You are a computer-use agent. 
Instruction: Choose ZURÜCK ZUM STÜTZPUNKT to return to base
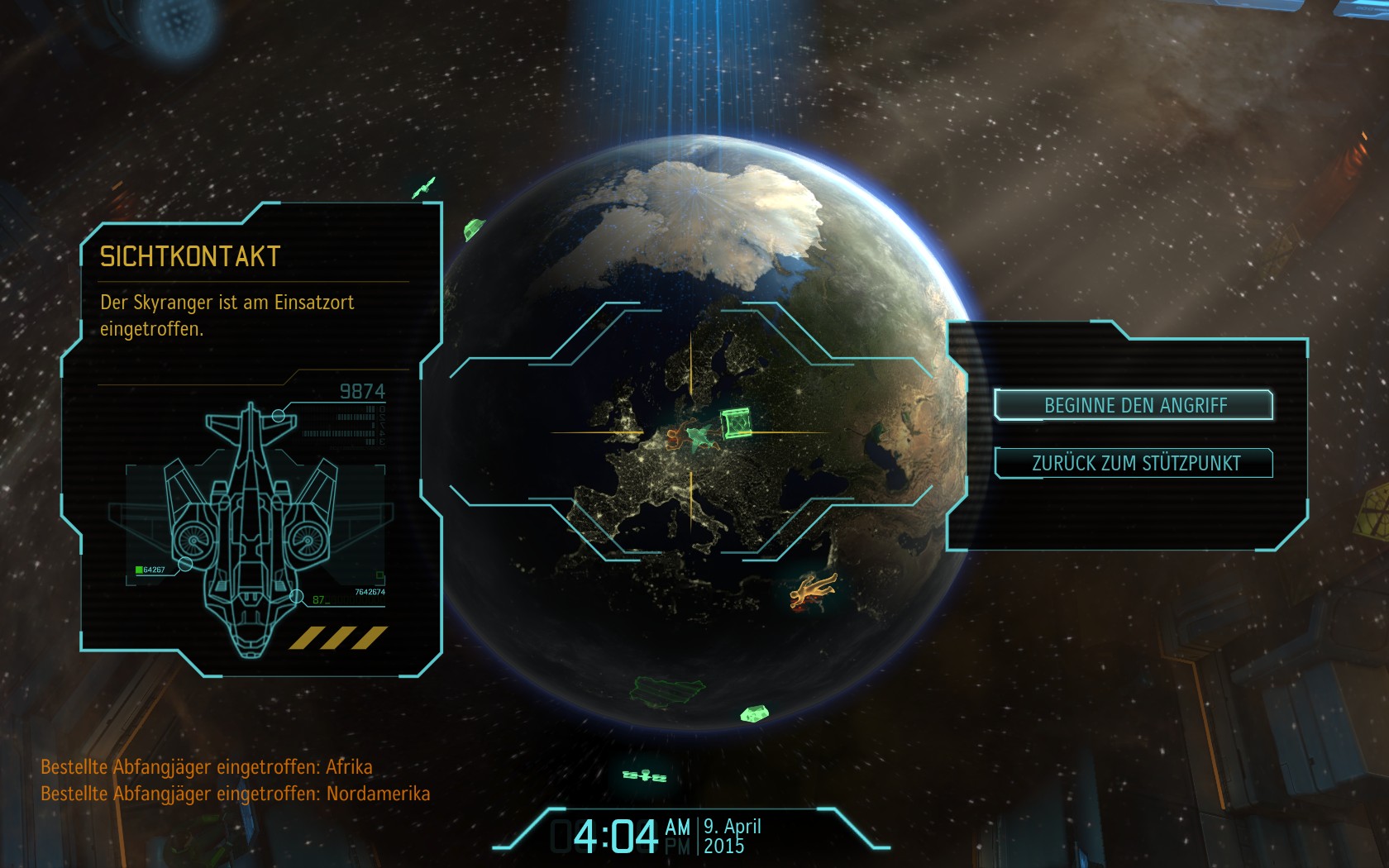pos(1134,463)
